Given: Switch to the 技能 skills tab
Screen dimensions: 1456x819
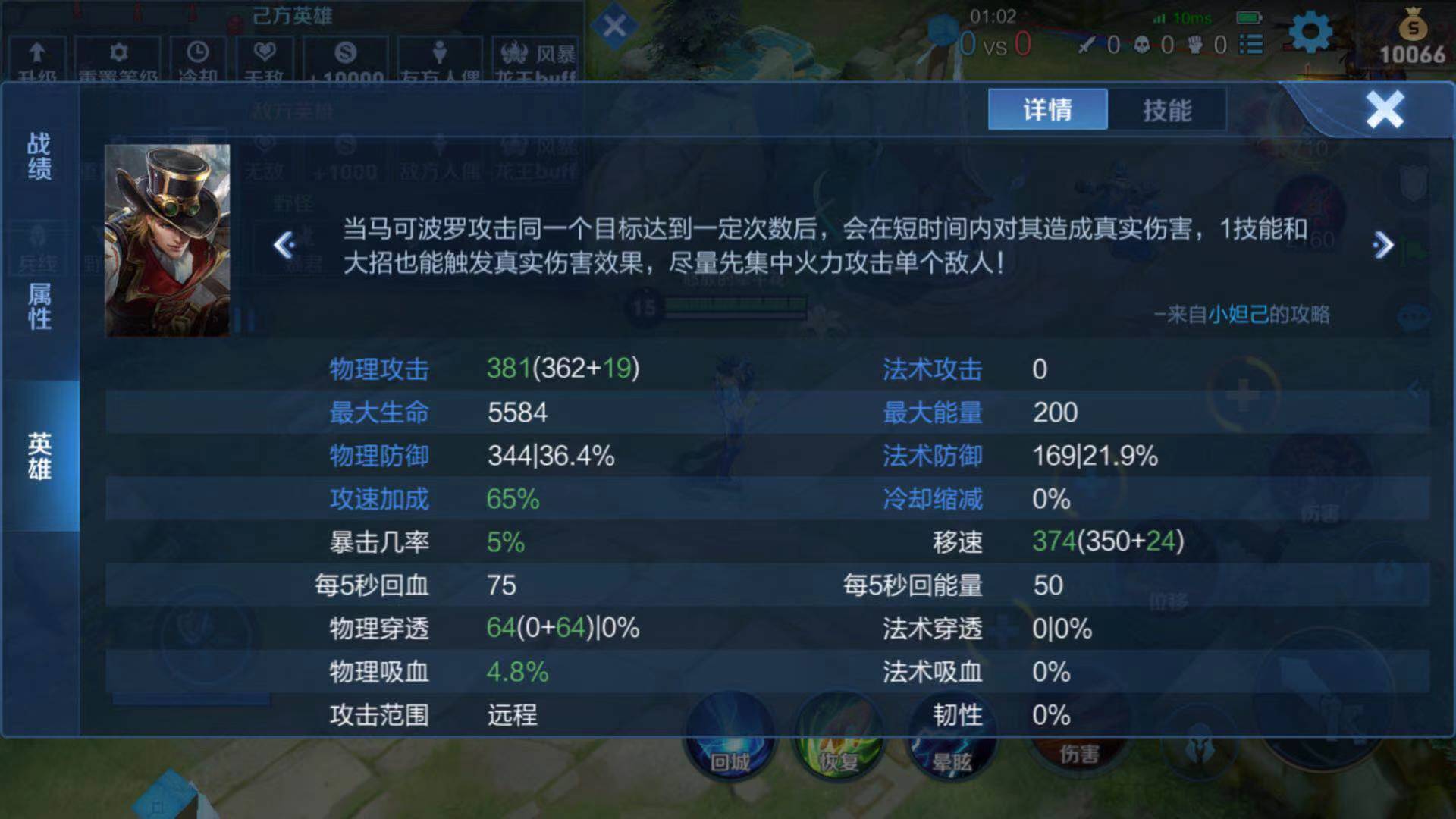Looking at the screenshot, I should (1168, 110).
